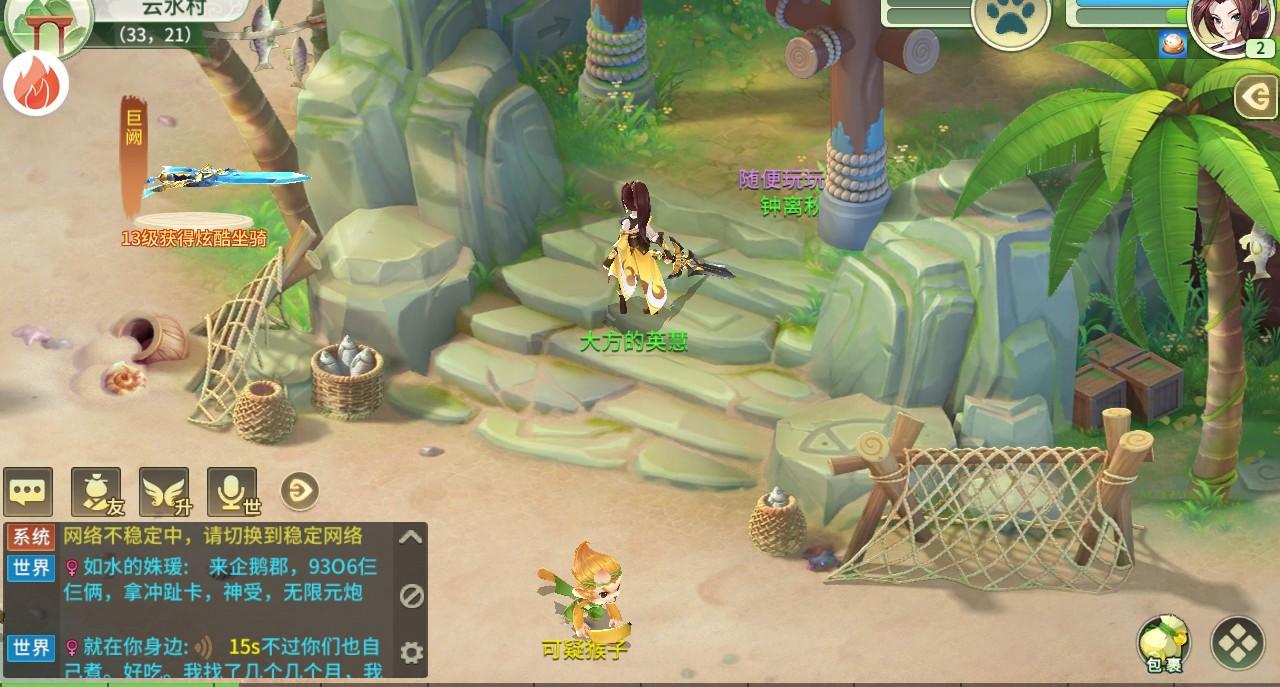Click the round arrow expand button
This screenshot has width=1280, height=687.
[x=300, y=491]
